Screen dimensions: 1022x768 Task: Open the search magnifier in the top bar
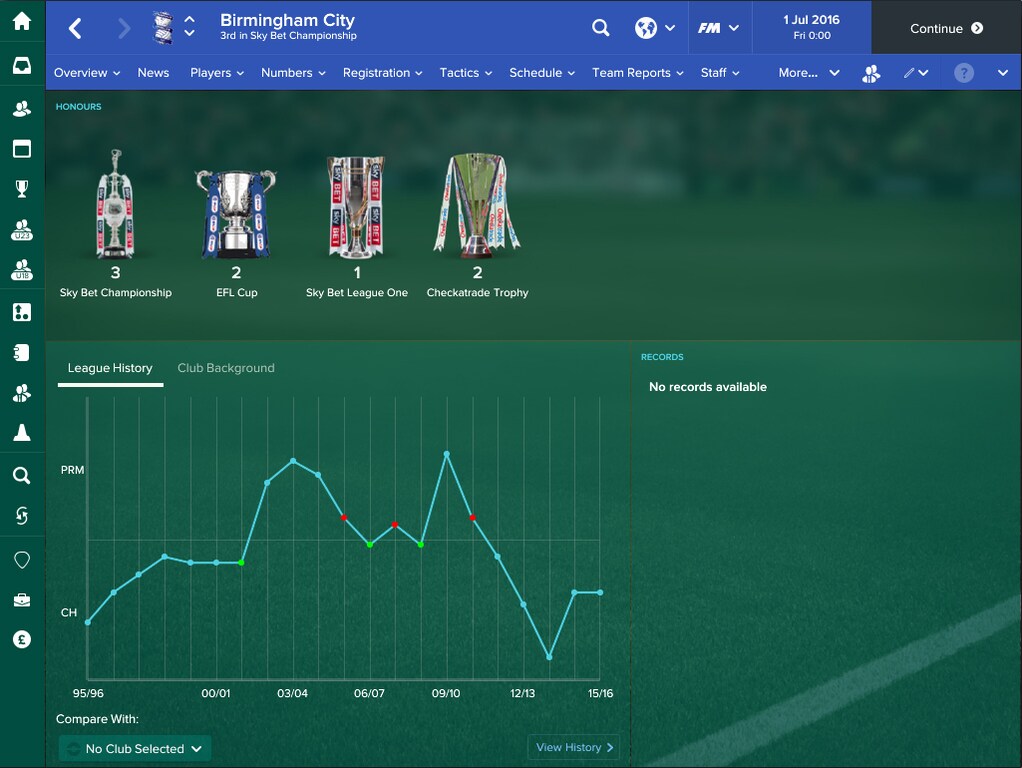click(x=600, y=28)
